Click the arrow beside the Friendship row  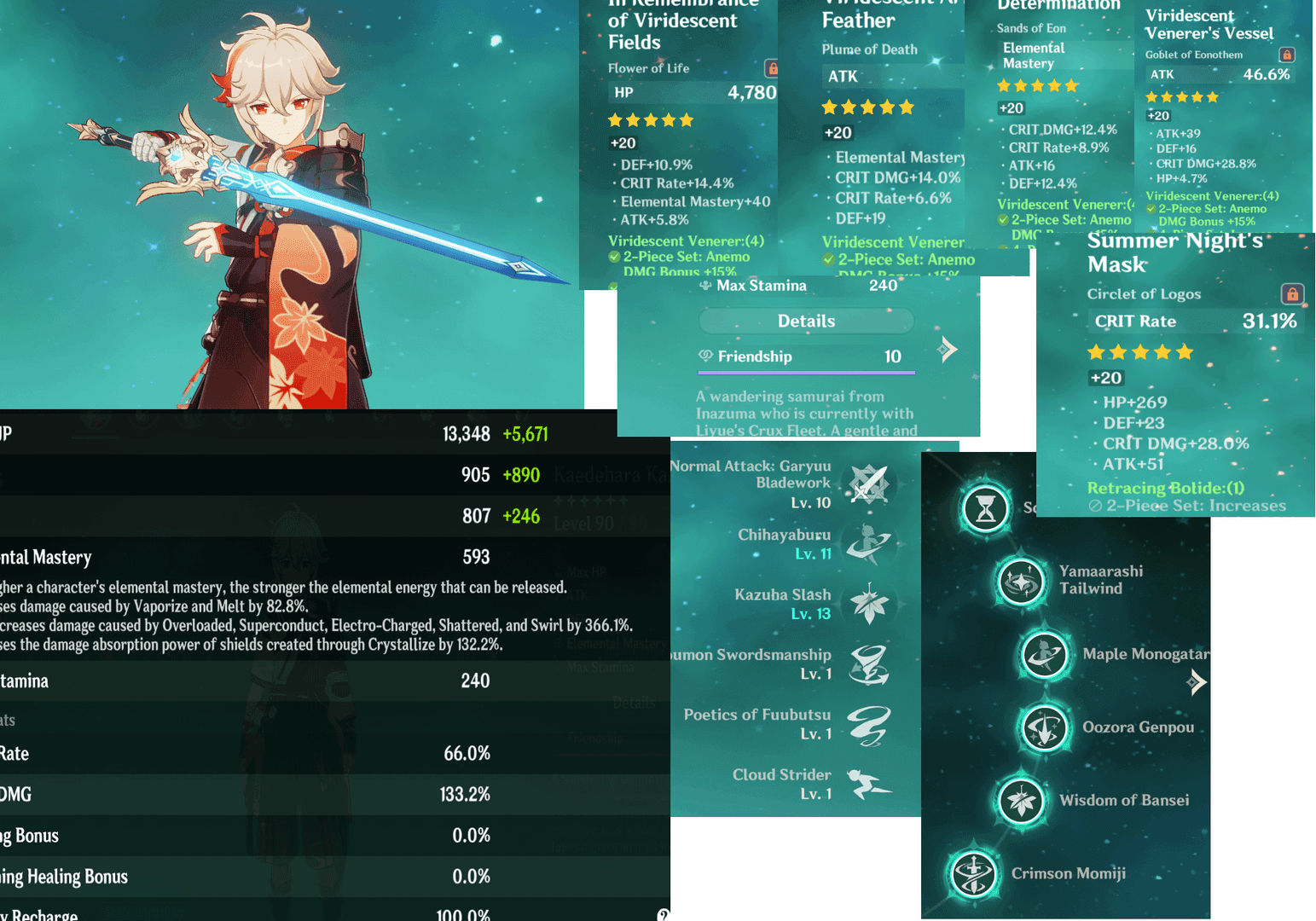pyautogui.click(x=948, y=349)
